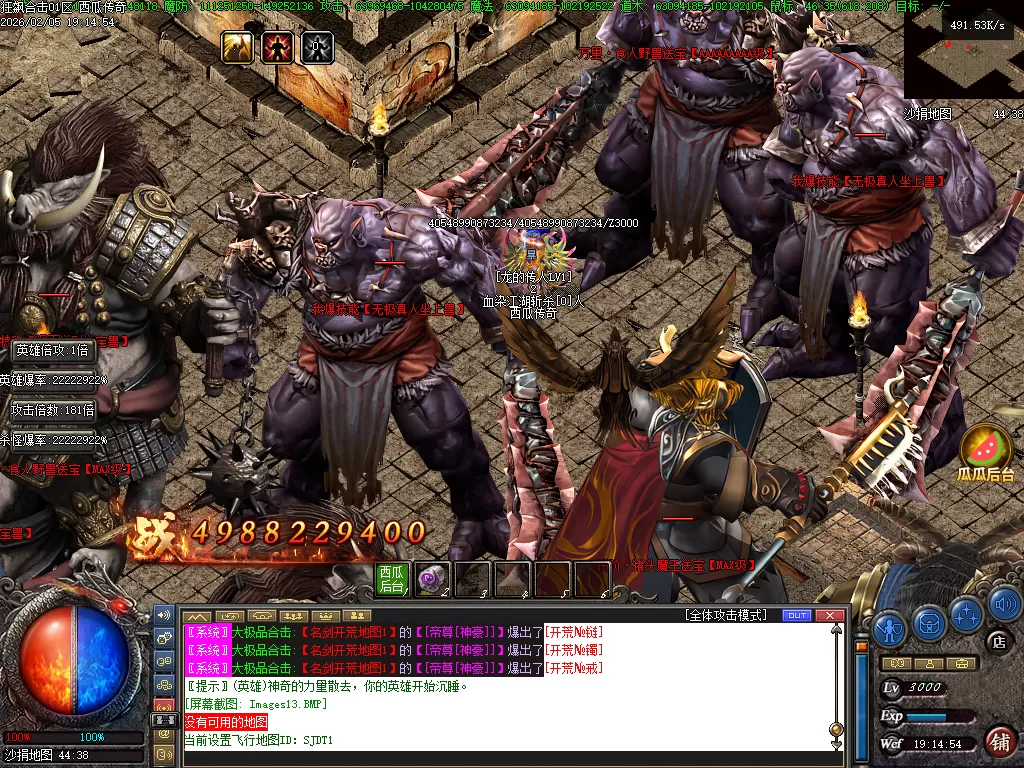Click the blue OUT button
Viewport: 1024px width, 768px height.
797,615
